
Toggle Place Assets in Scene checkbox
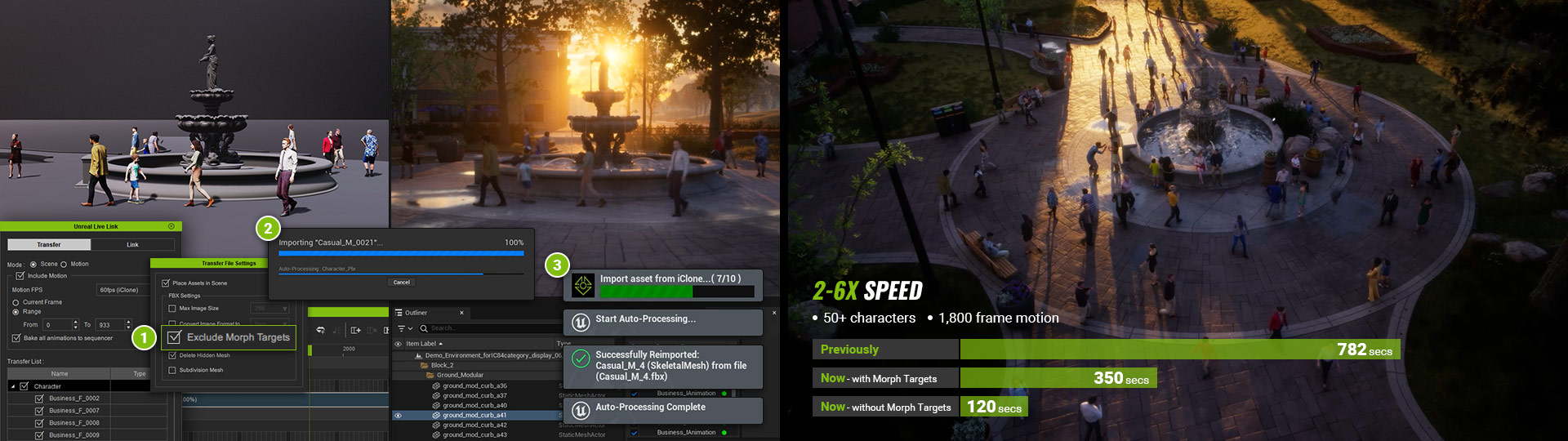(x=166, y=283)
